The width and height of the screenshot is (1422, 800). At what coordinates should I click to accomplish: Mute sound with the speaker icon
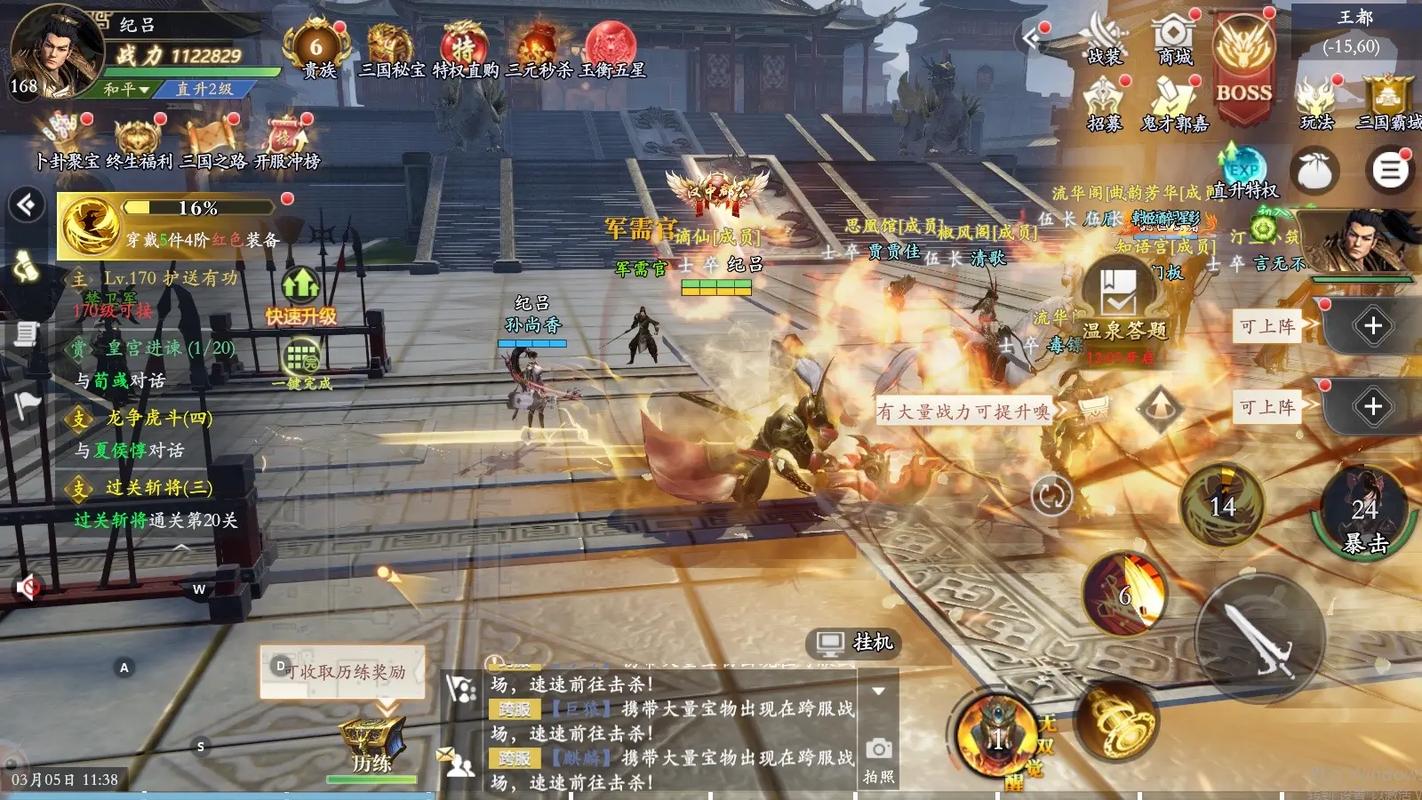pos(29,588)
